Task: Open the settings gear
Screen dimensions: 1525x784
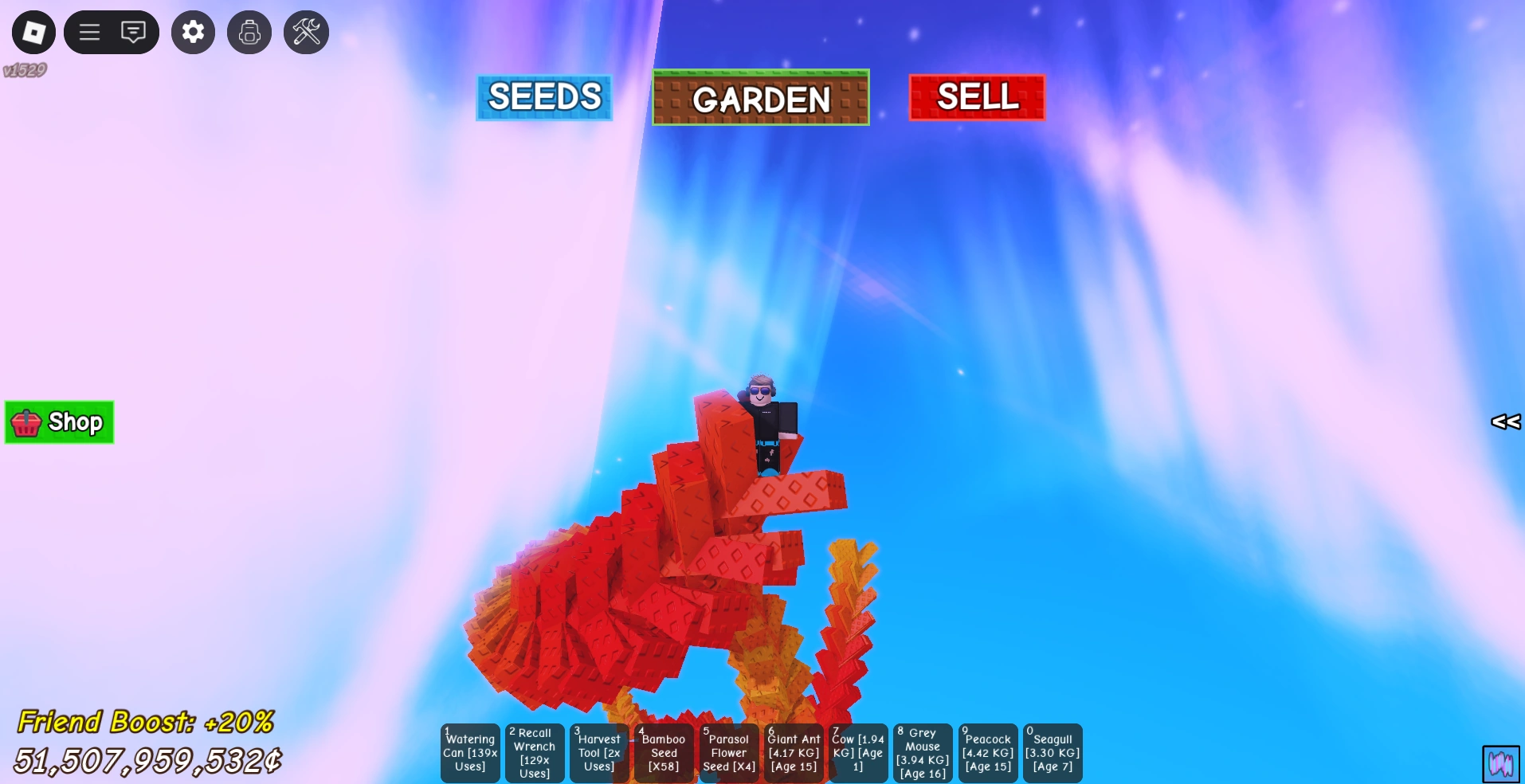Action: (x=193, y=32)
